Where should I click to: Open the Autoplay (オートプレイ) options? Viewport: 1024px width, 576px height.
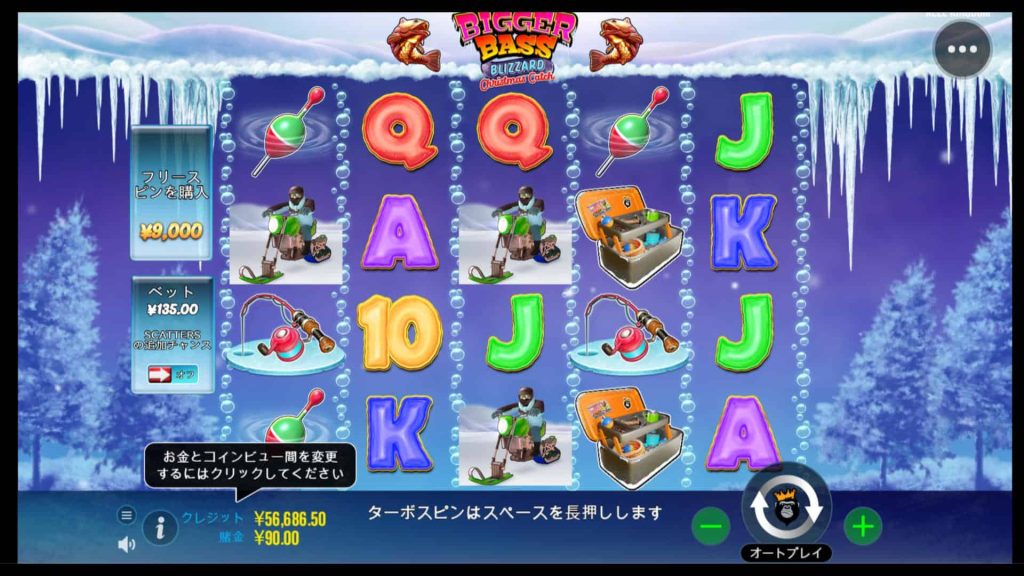pos(786,552)
